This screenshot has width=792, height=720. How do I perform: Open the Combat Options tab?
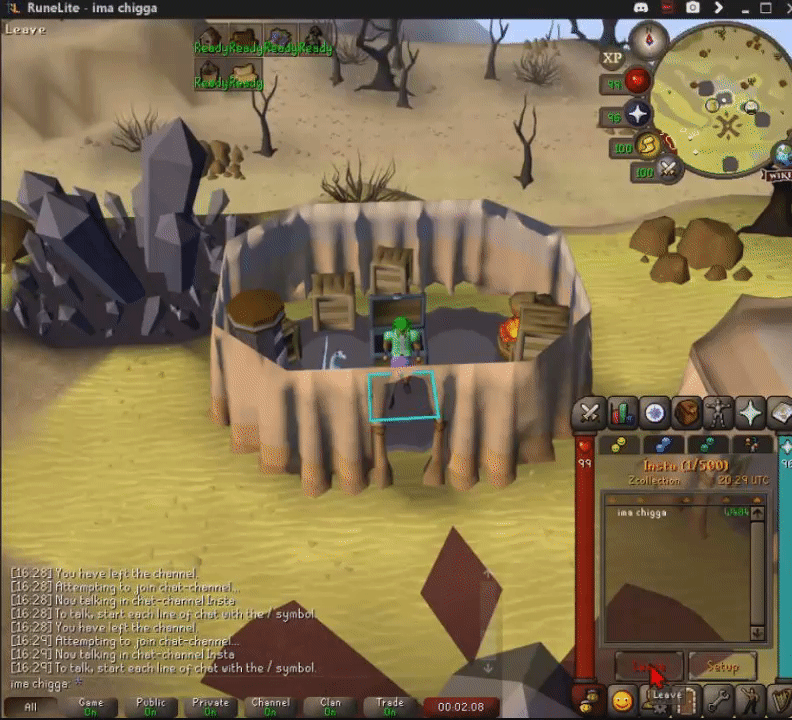(590, 412)
